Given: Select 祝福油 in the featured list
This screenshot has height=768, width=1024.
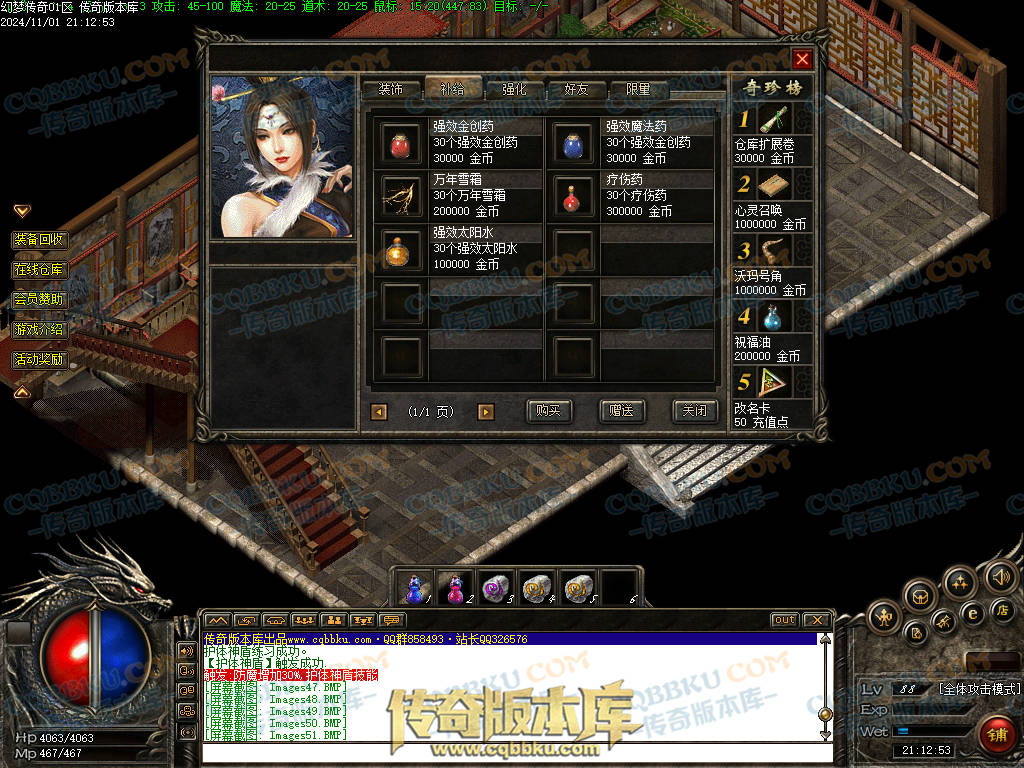Looking at the screenshot, I should pos(771,318).
